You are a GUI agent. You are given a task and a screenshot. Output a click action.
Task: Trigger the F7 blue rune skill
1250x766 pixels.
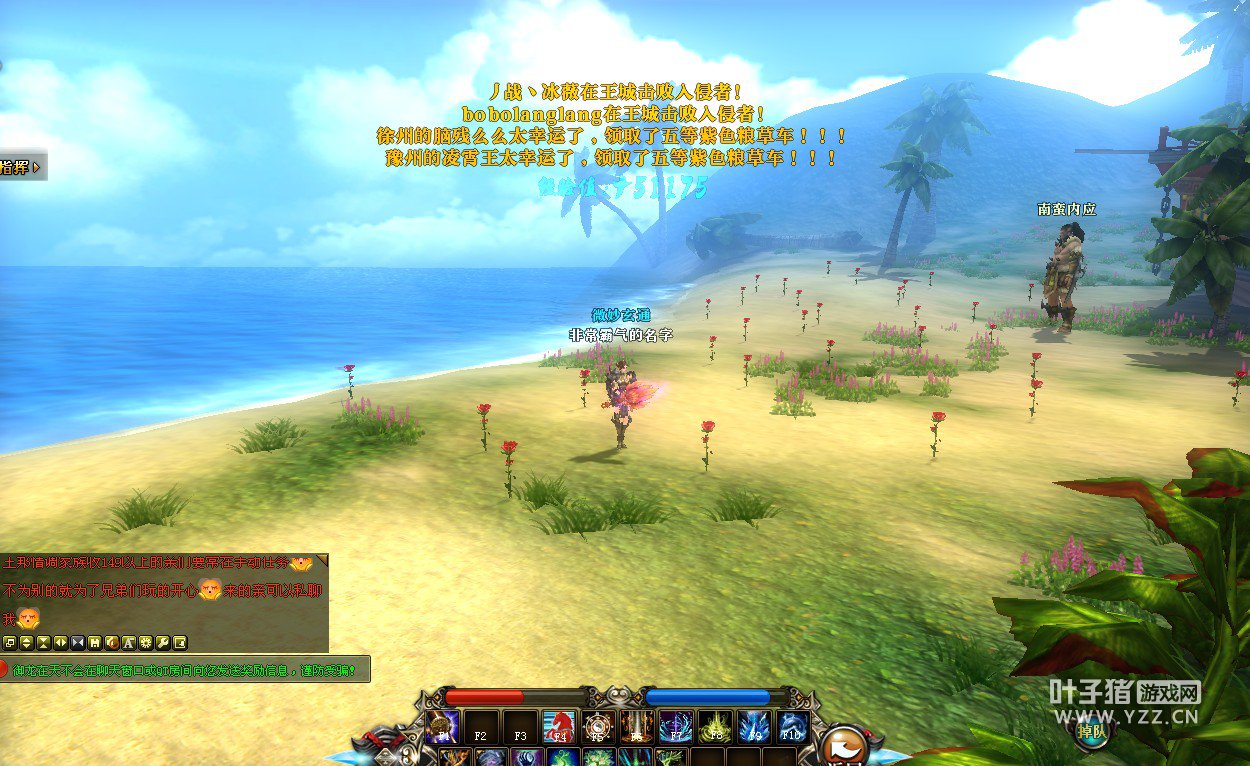pyautogui.click(x=675, y=727)
